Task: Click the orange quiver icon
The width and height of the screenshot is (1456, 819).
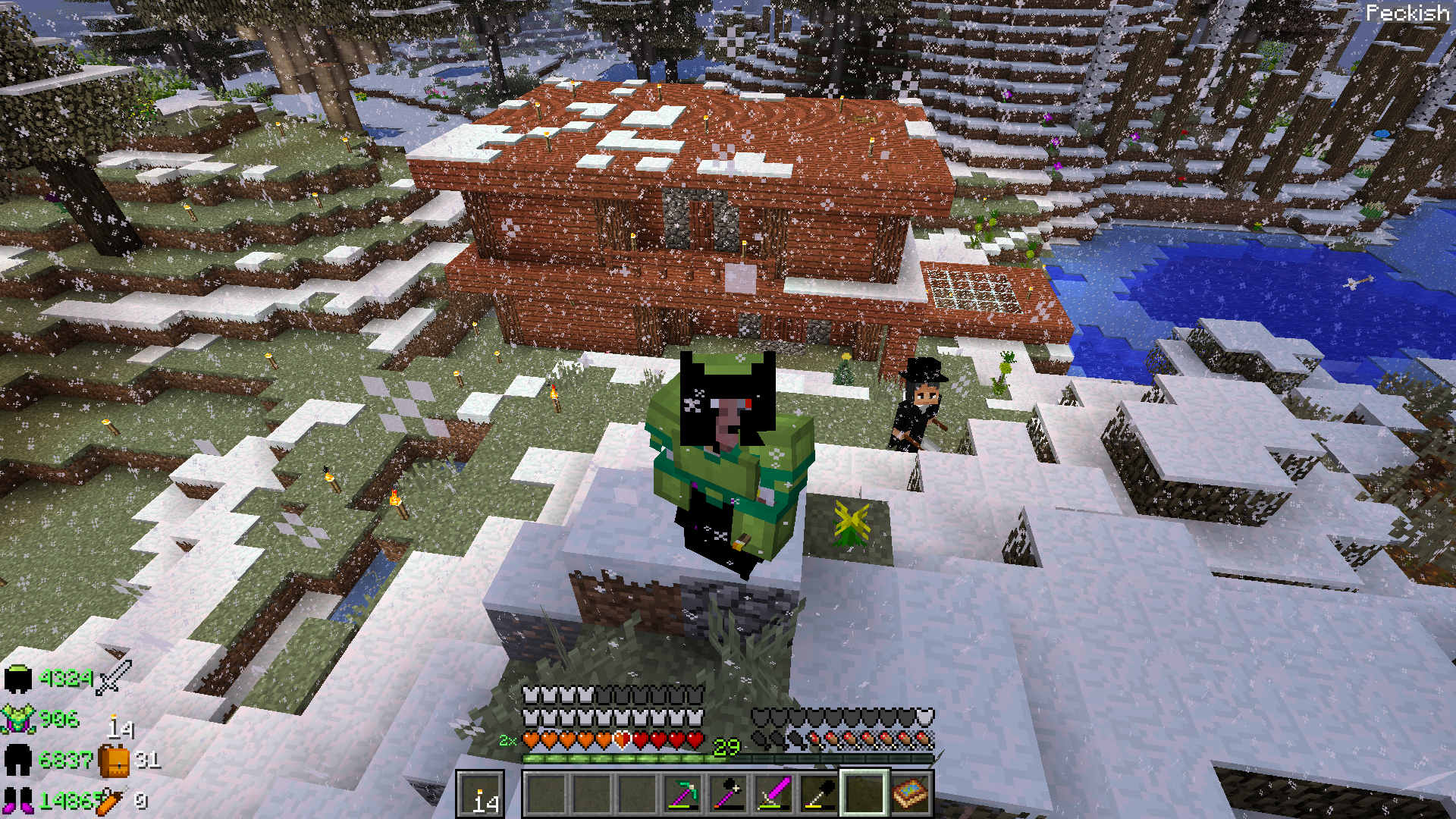Action: [x=111, y=801]
